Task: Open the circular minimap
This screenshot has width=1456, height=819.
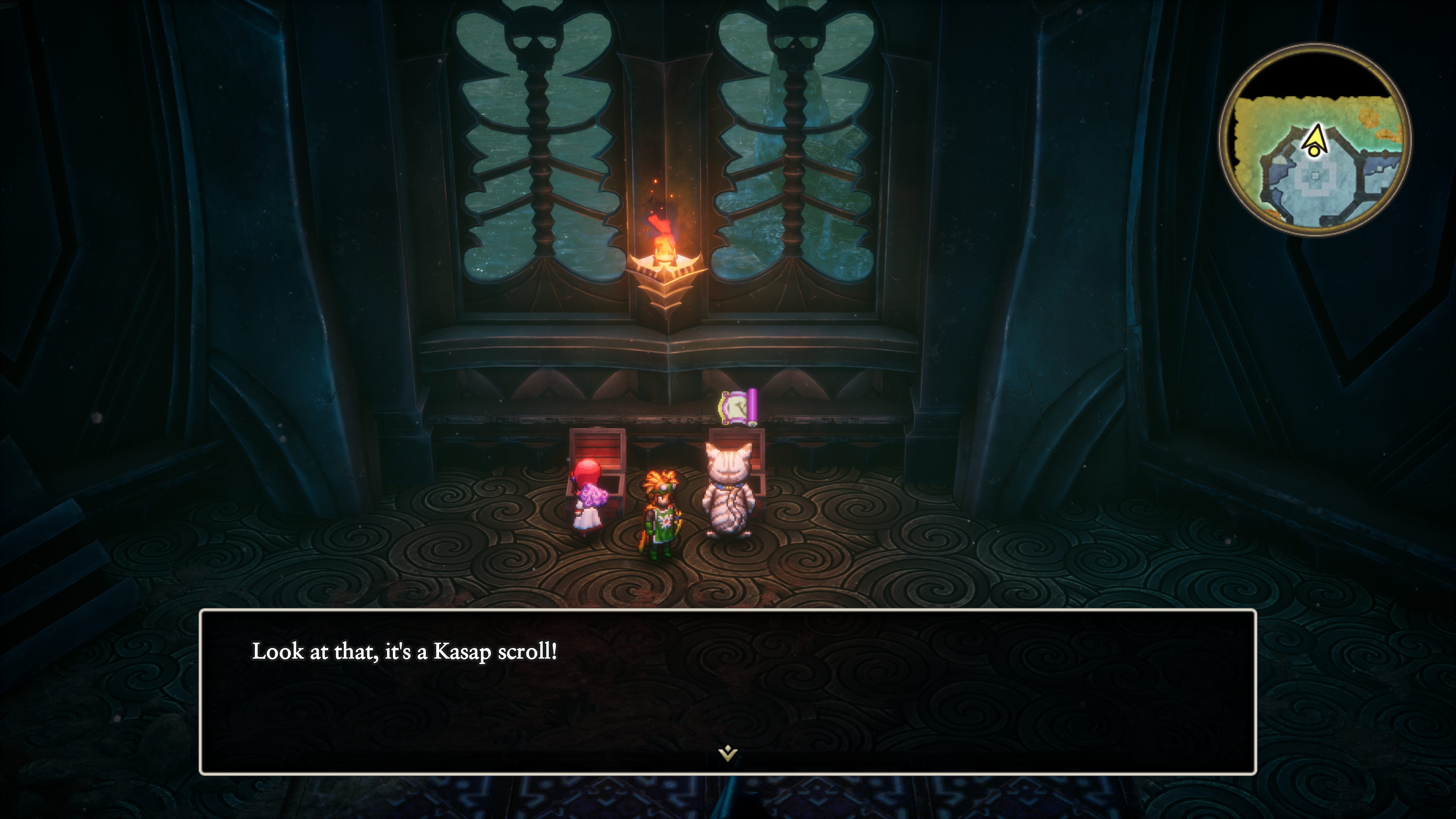Action: pos(1315,140)
